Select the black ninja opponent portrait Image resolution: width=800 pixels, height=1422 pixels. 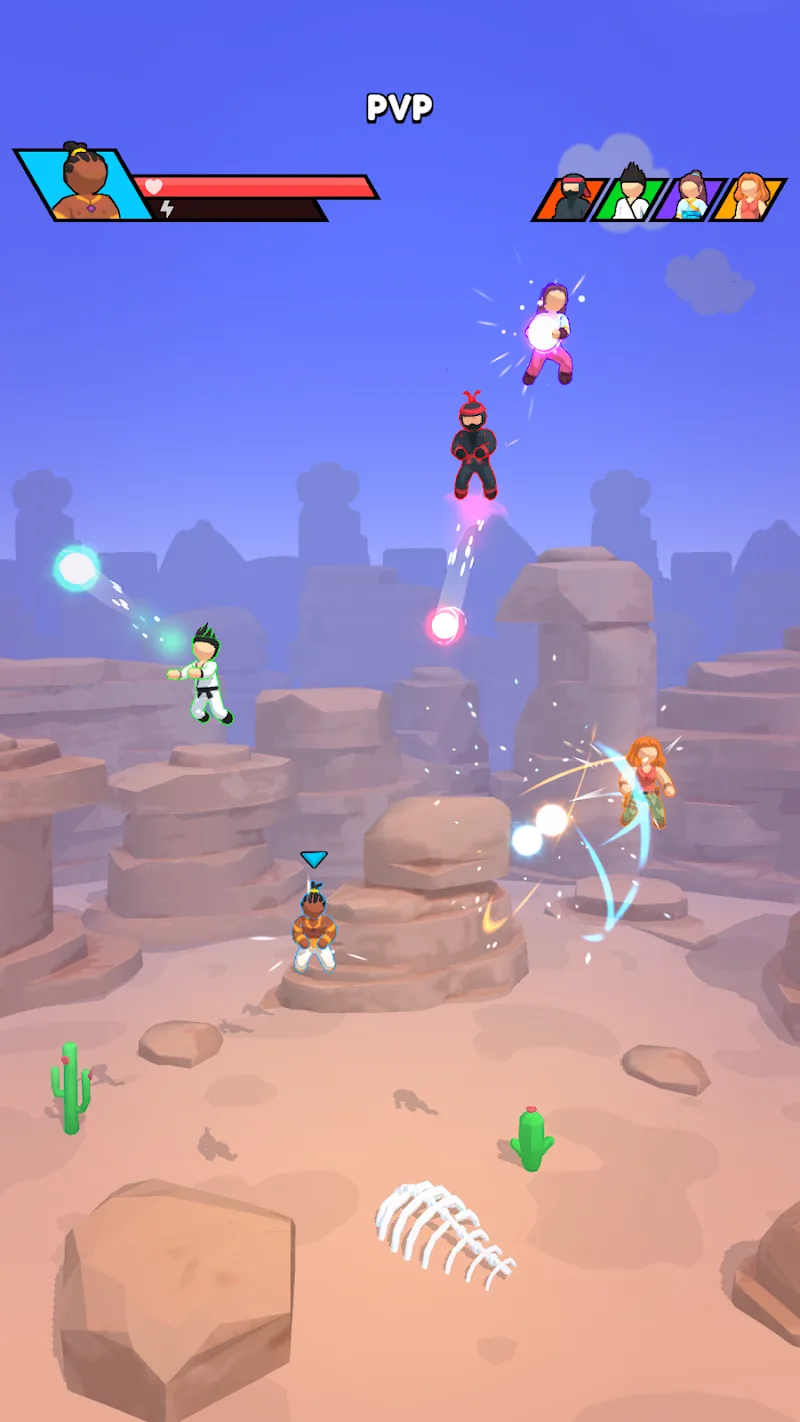point(572,198)
